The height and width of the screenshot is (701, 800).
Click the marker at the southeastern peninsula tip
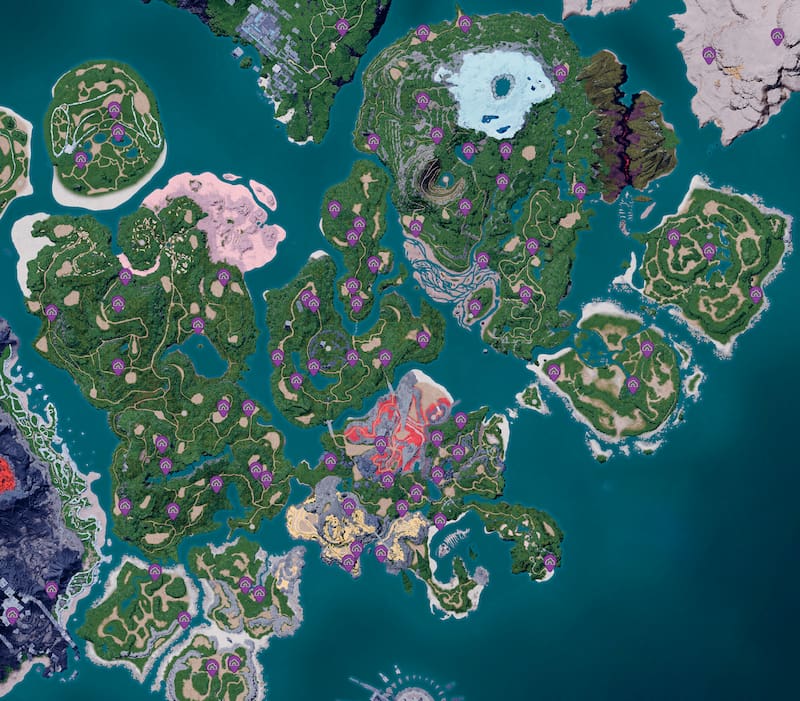click(550, 562)
